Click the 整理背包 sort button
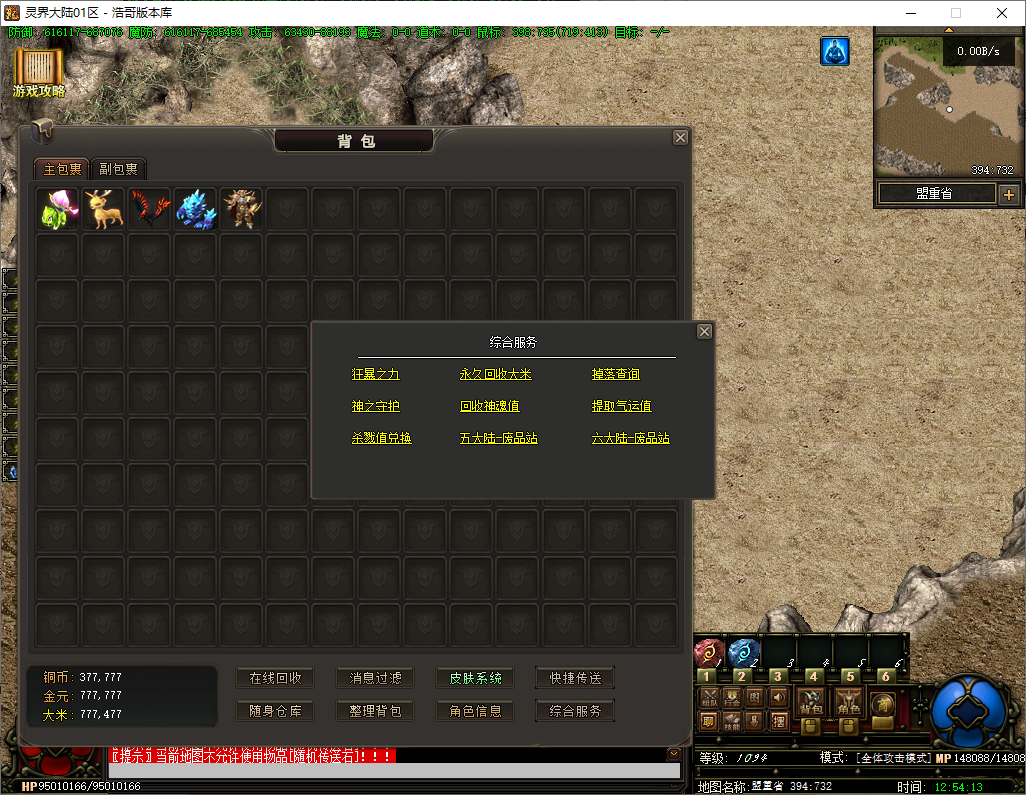The image size is (1026, 795). 375,711
